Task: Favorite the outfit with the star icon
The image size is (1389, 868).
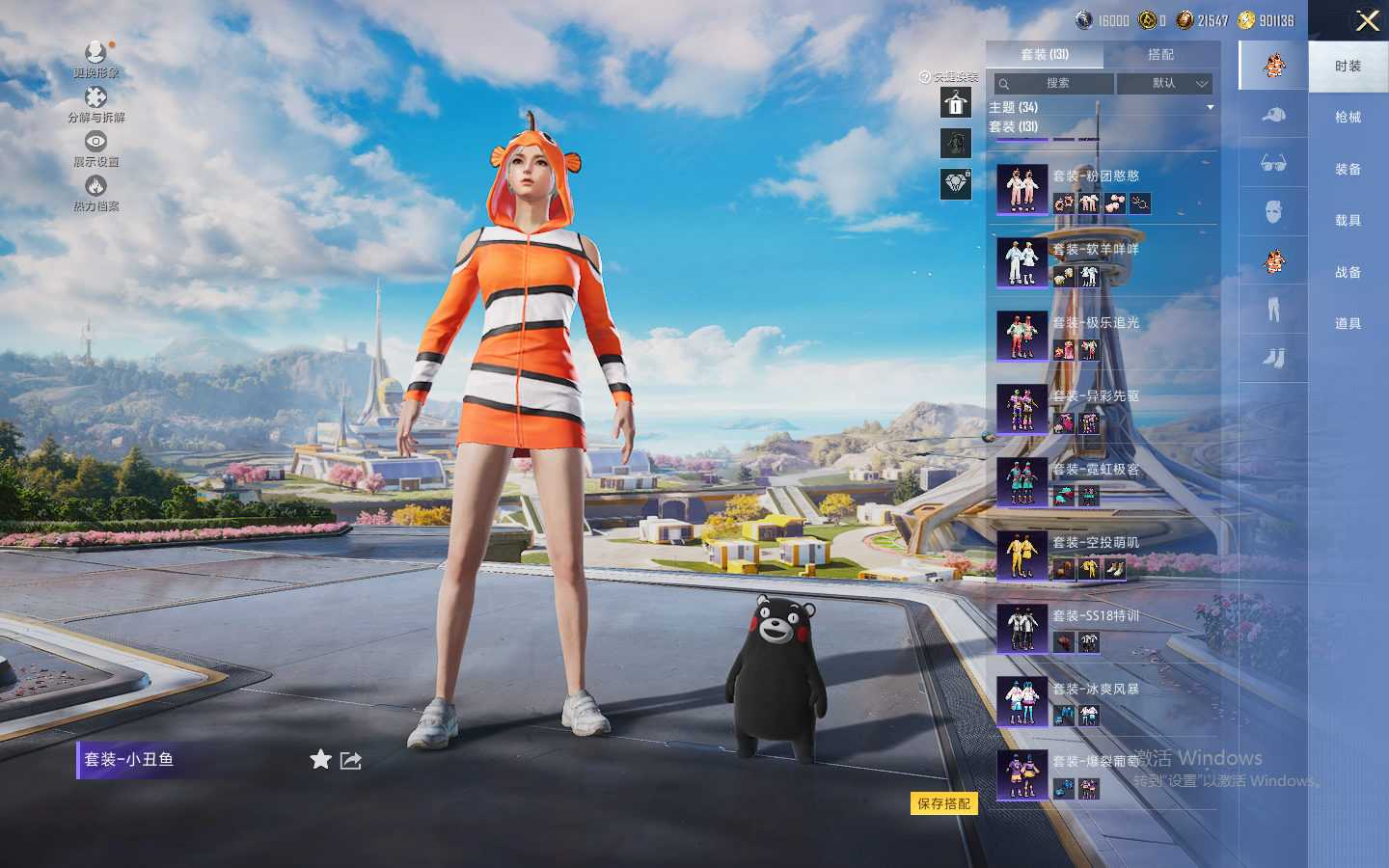Action: pos(320,760)
